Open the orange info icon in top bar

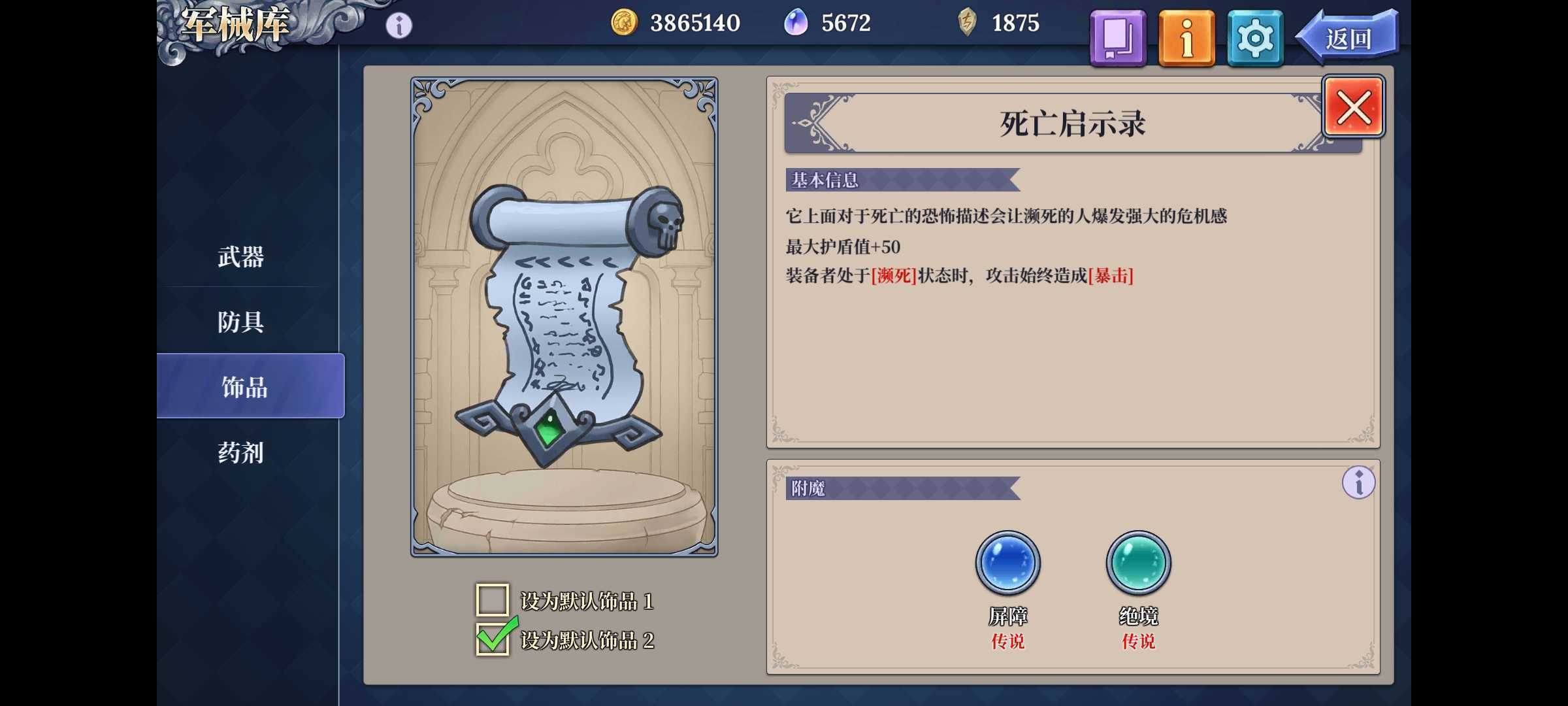click(1186, 38)
